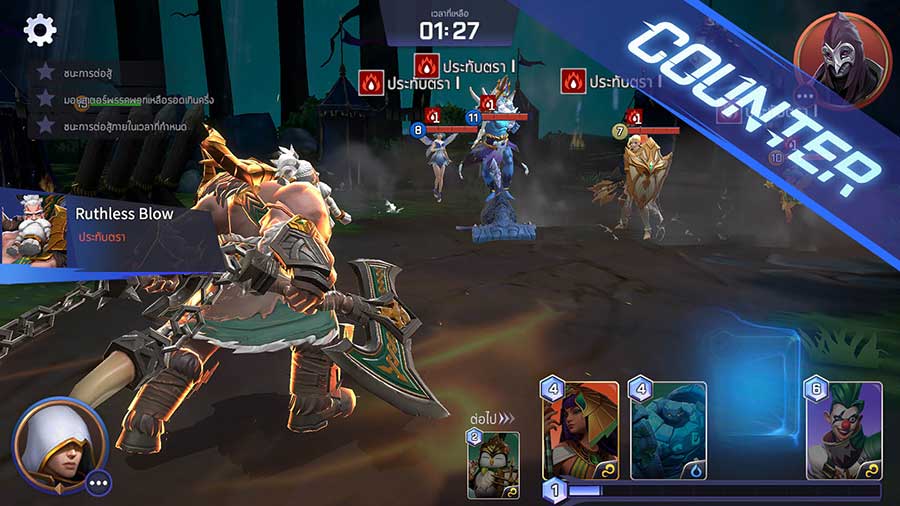900x506 pixels.
Task: Select the Egyptian queen card
Action: (581, 431)
